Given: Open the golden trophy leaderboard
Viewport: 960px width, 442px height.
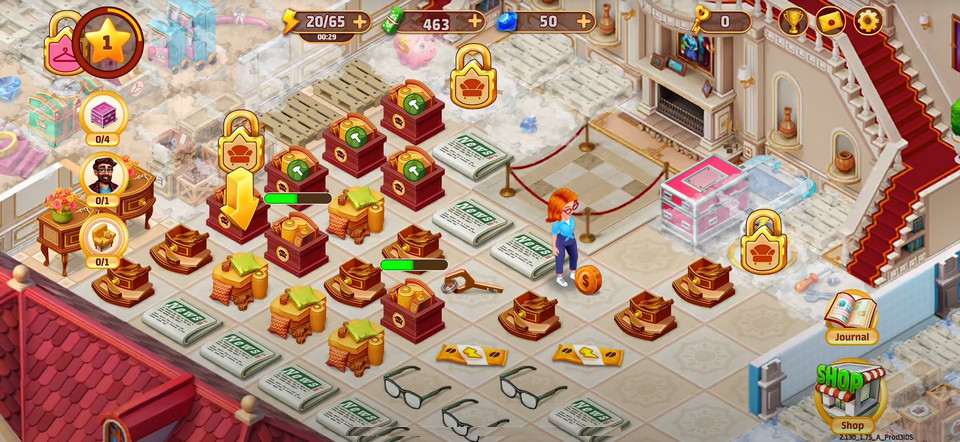Looking at the screenshot, I should (793, 21).
